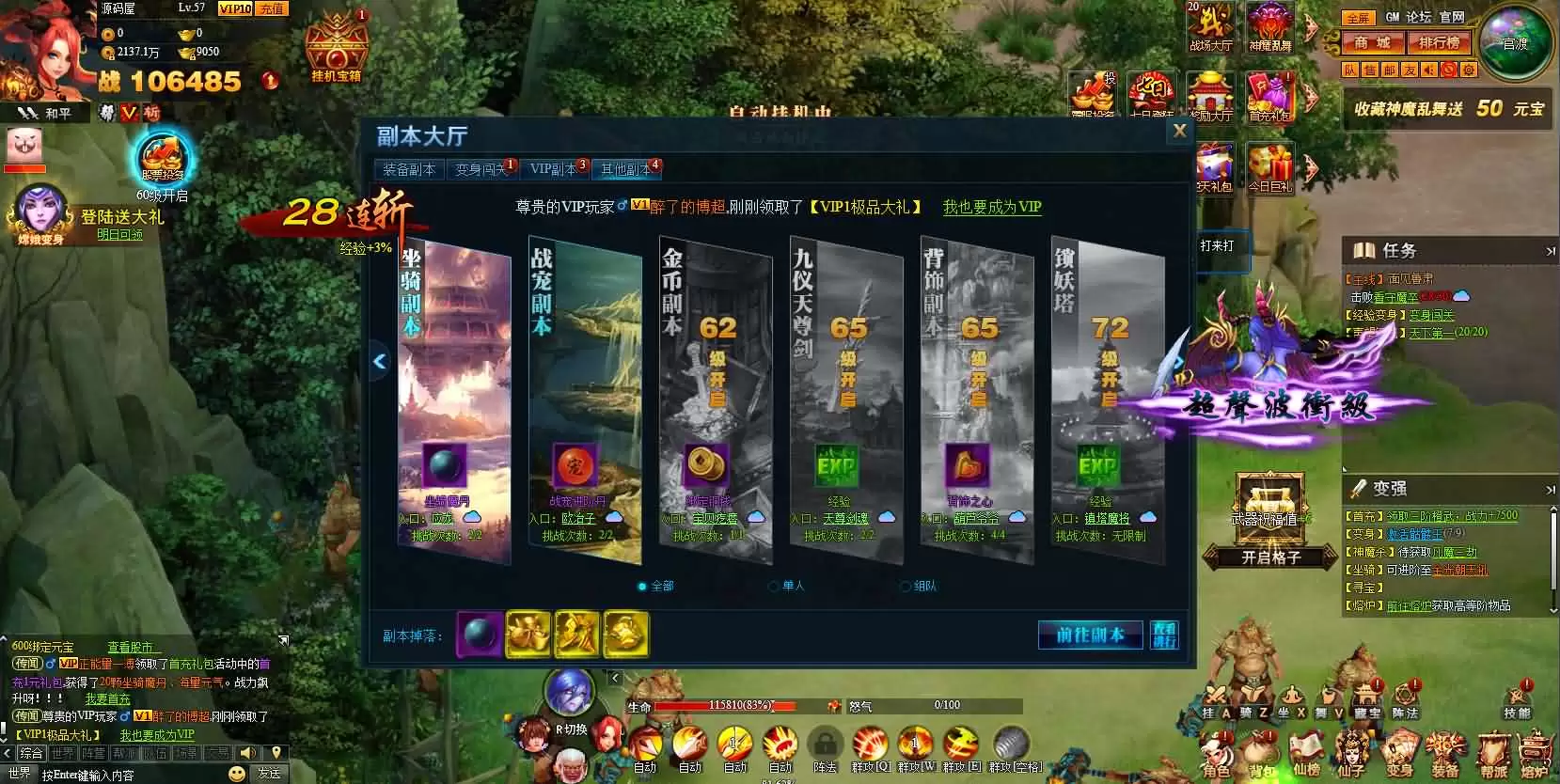Click the left carousel arrow in dungeon hall

click(380, 361)
